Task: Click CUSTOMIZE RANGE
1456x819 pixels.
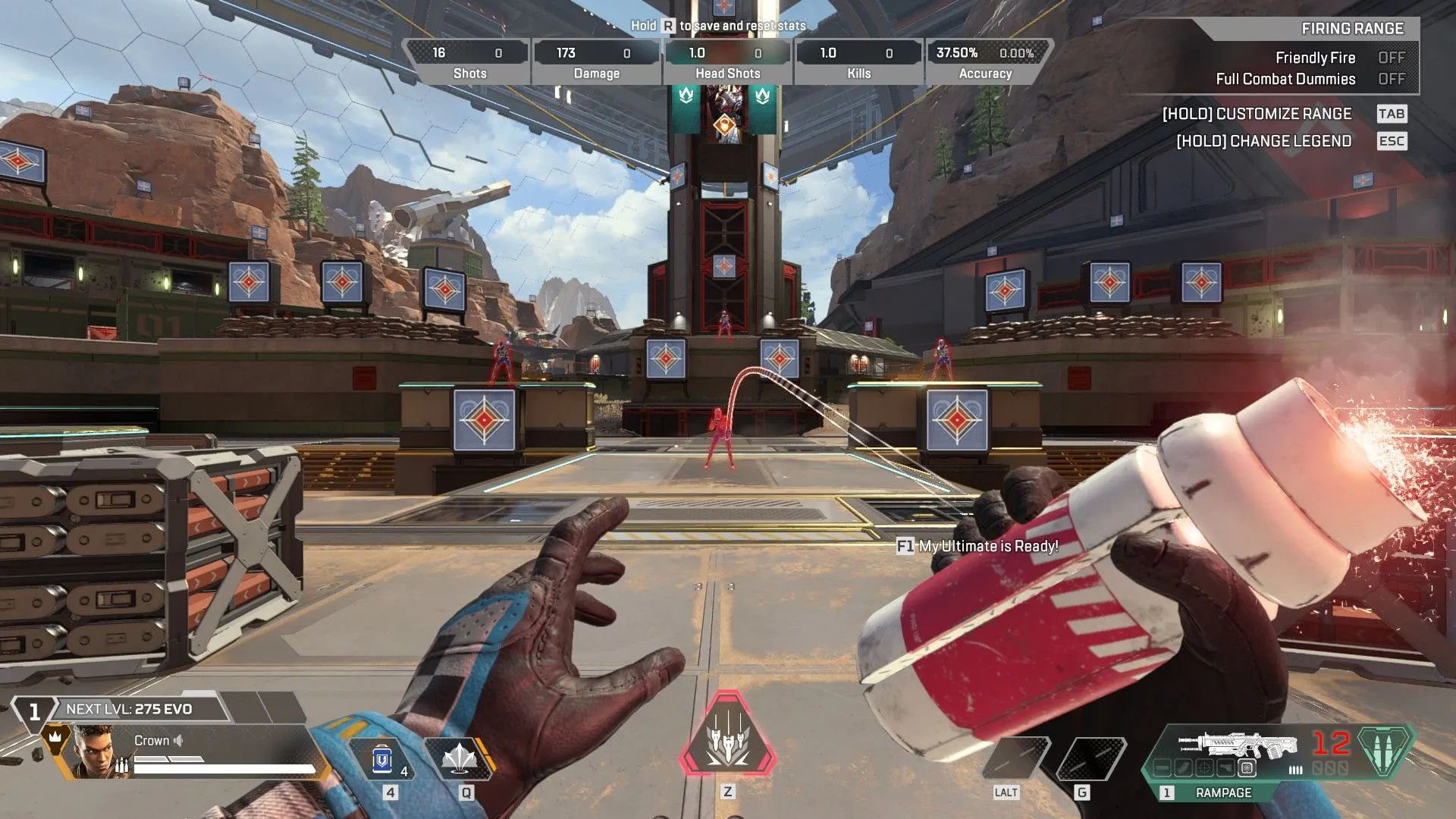Action: (x=1257, y=114)
